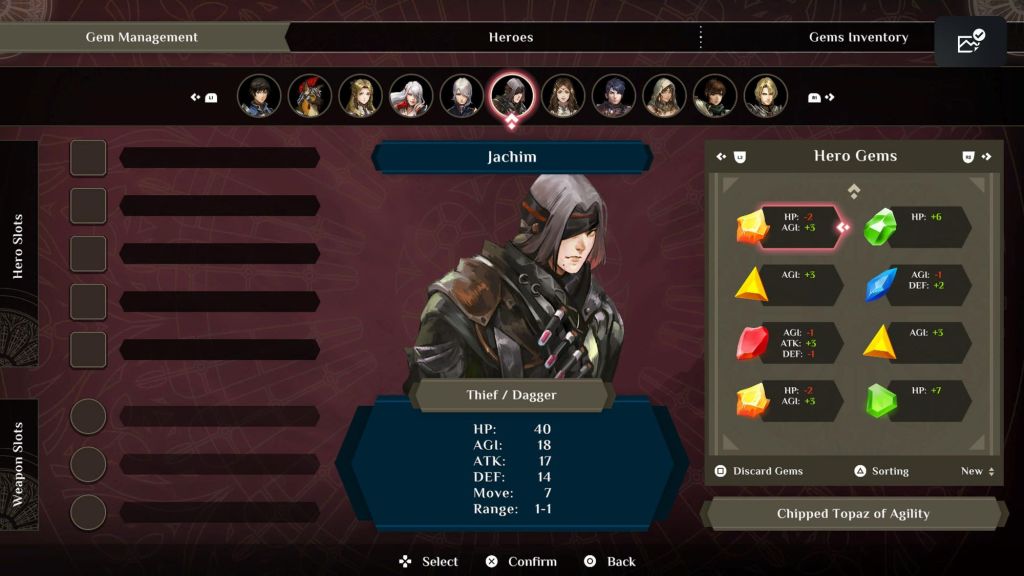Viewport: 1024px width, 576px height.
Task: Choose the tan-hooded woman hero portrait
Action: click(x=664, y=96)
